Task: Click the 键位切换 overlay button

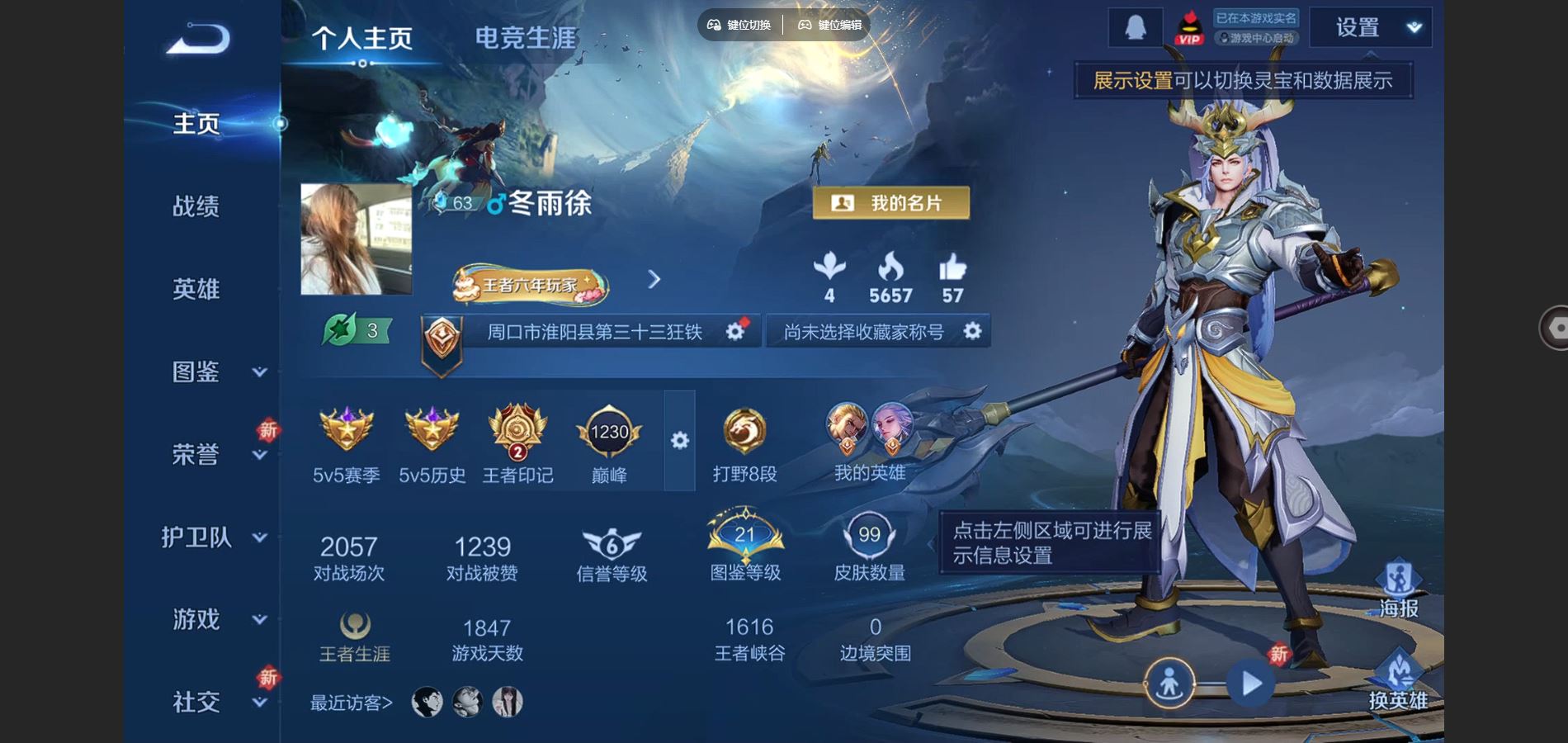Action: point(739,25)
